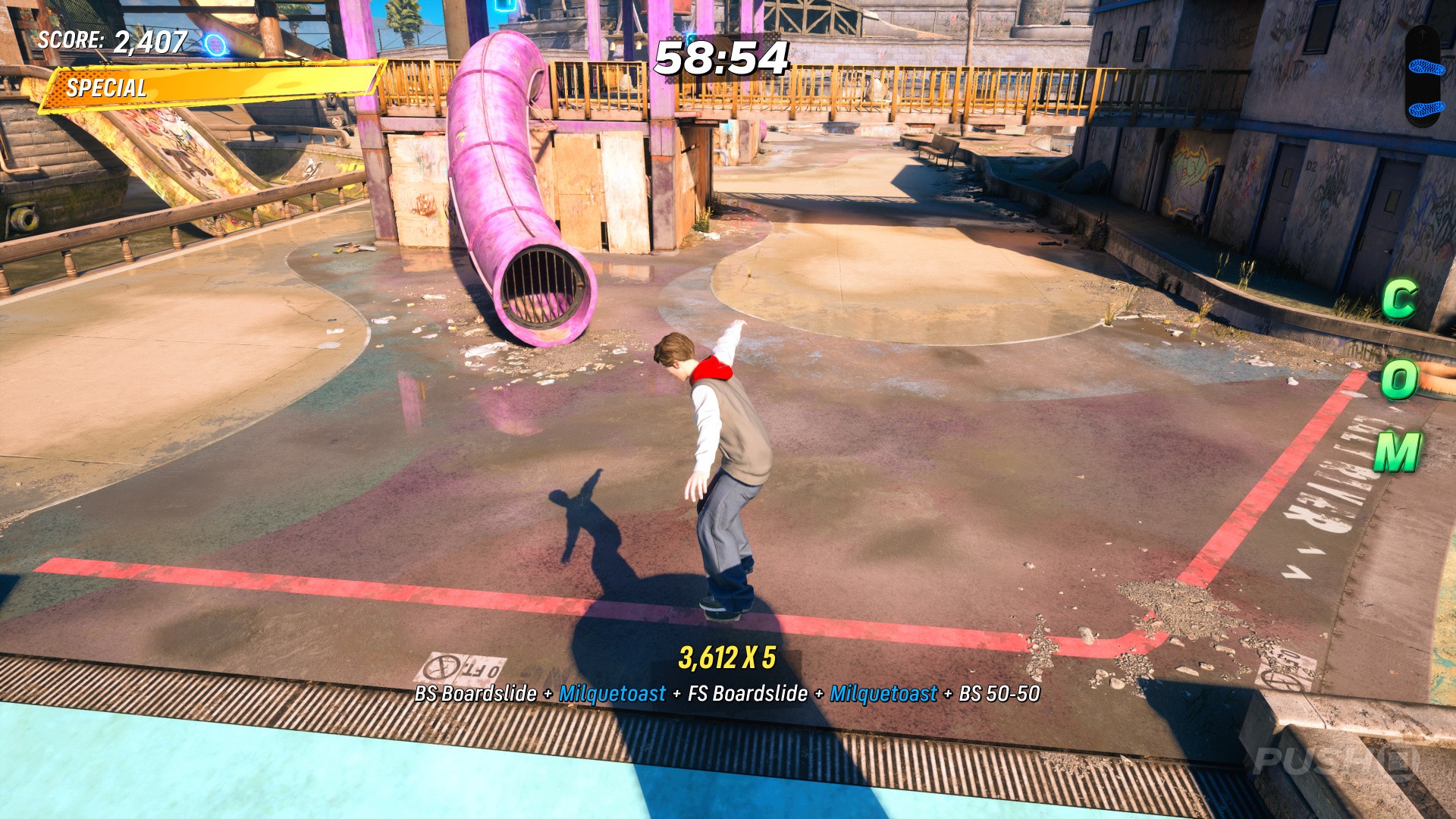Click the skateboard deck icon
This screenshot has height=819, width=1456.
pos(1426,77)
